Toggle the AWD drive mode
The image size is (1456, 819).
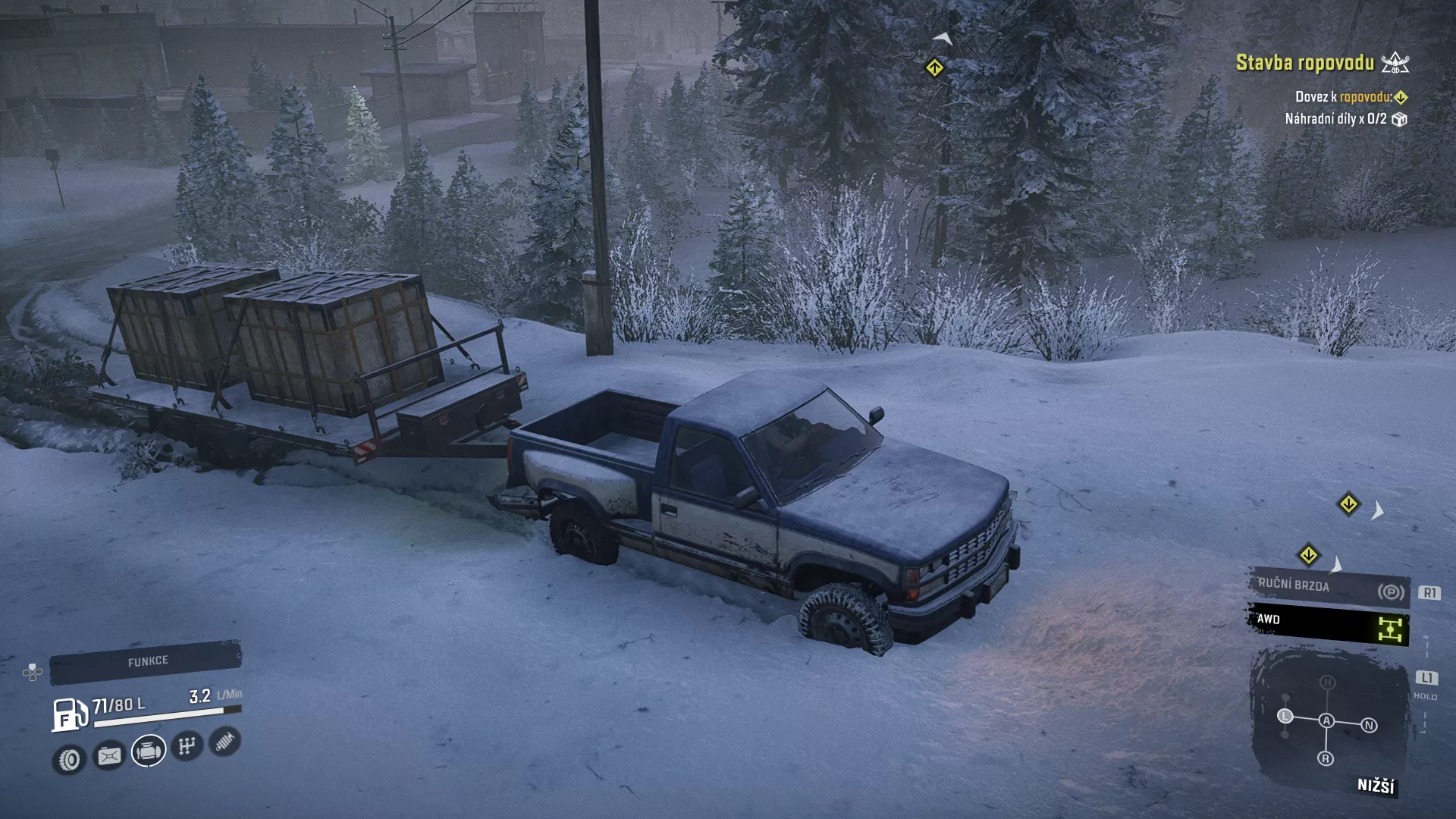1329,623
